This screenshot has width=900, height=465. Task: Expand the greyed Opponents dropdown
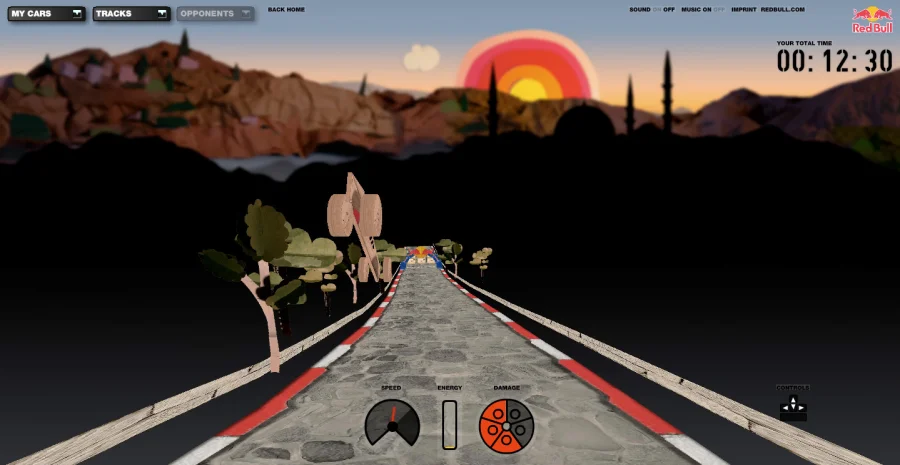(215, 14)
